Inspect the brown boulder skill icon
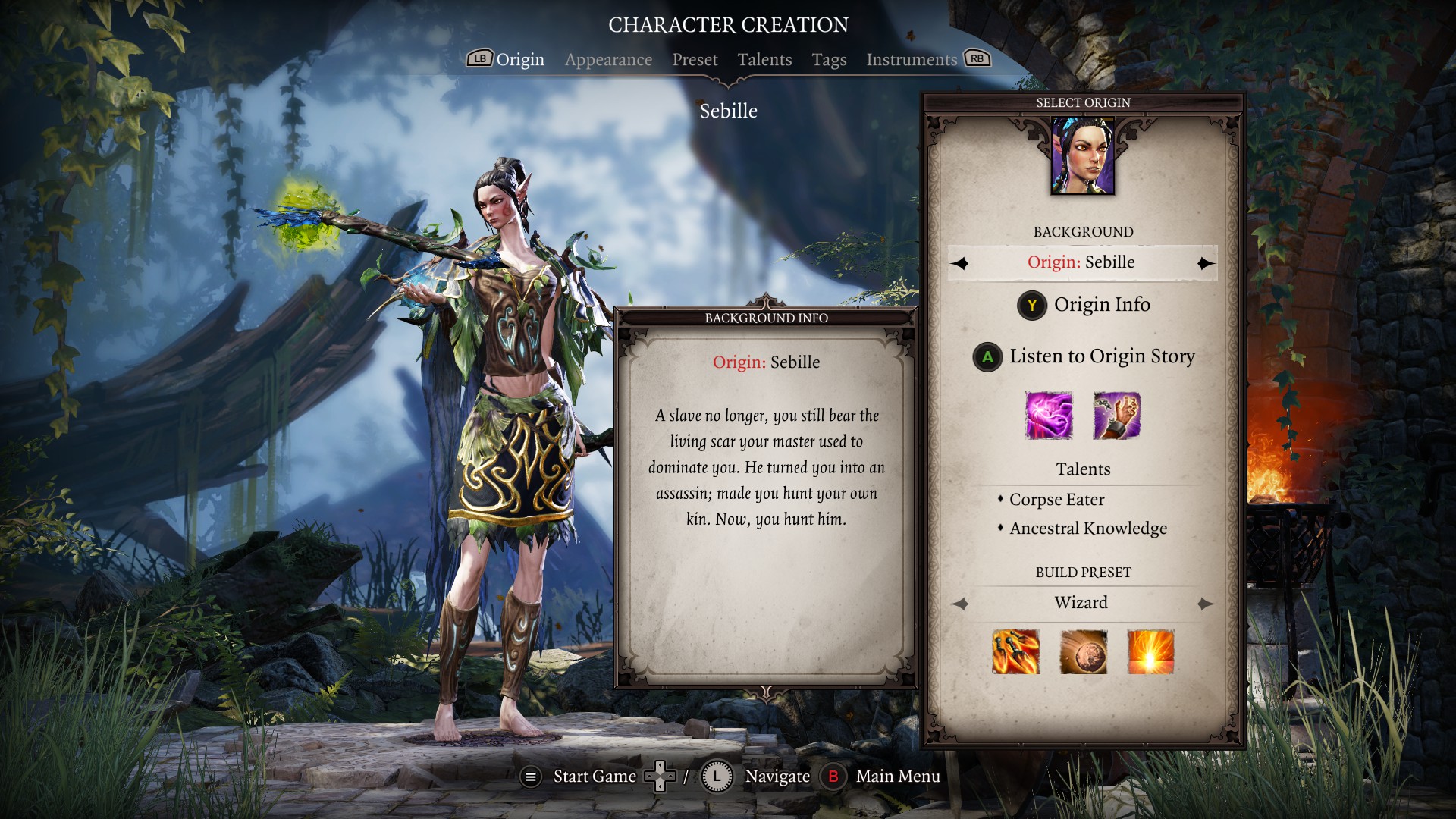The width and height of the screenshot is (1456, 819). 1083,651
